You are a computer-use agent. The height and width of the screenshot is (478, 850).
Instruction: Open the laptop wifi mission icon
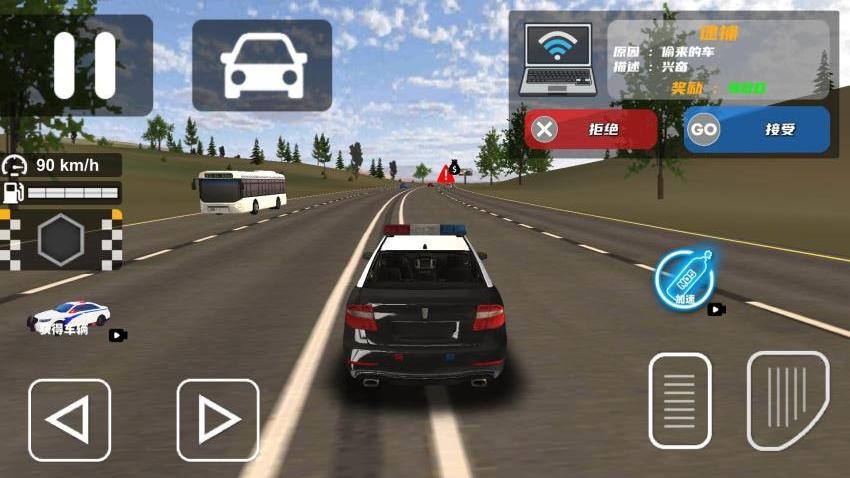click(x=558, y=57)
